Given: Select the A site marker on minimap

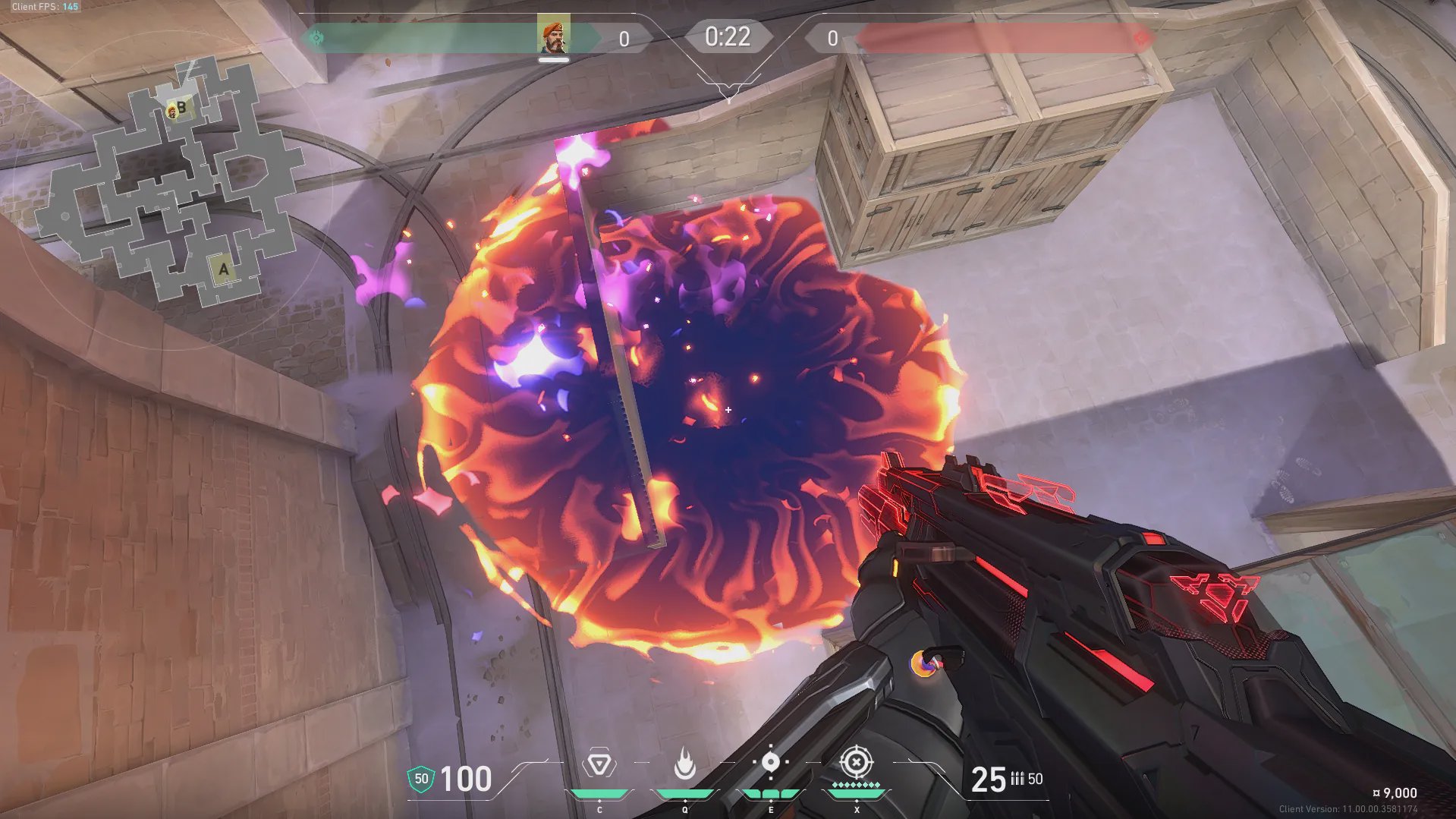Looking at the screenshot, I should (x=223, y=269).
